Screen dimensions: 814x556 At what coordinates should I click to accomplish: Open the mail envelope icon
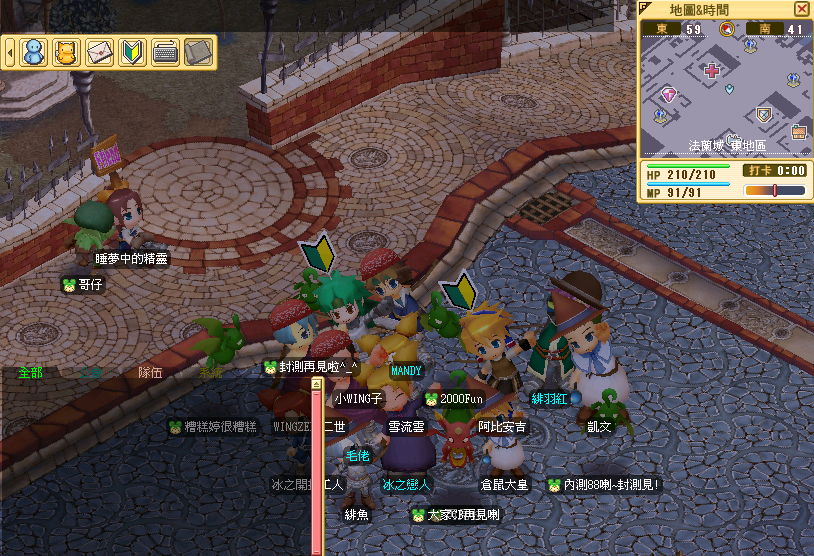99,52
